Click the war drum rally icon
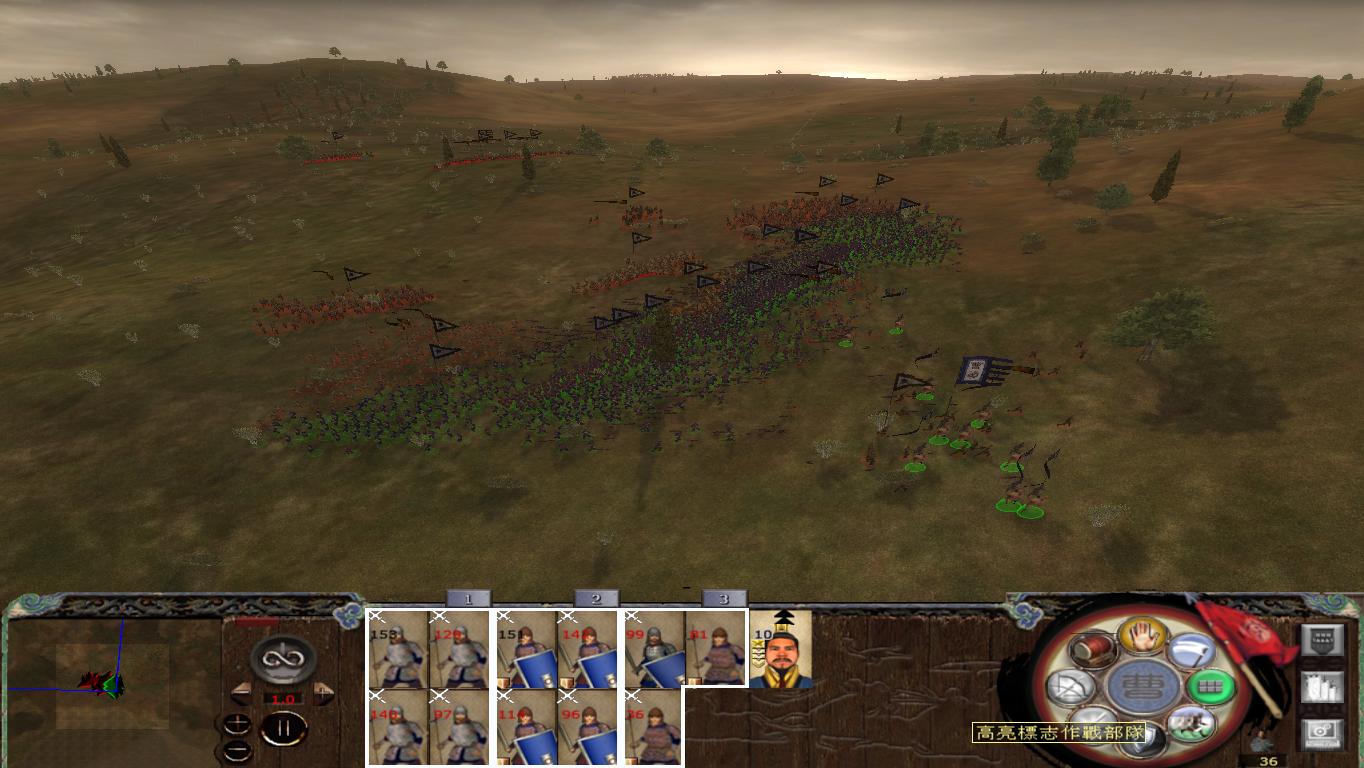Viewport: 1364px width, 768px height. coord(1093,650)
